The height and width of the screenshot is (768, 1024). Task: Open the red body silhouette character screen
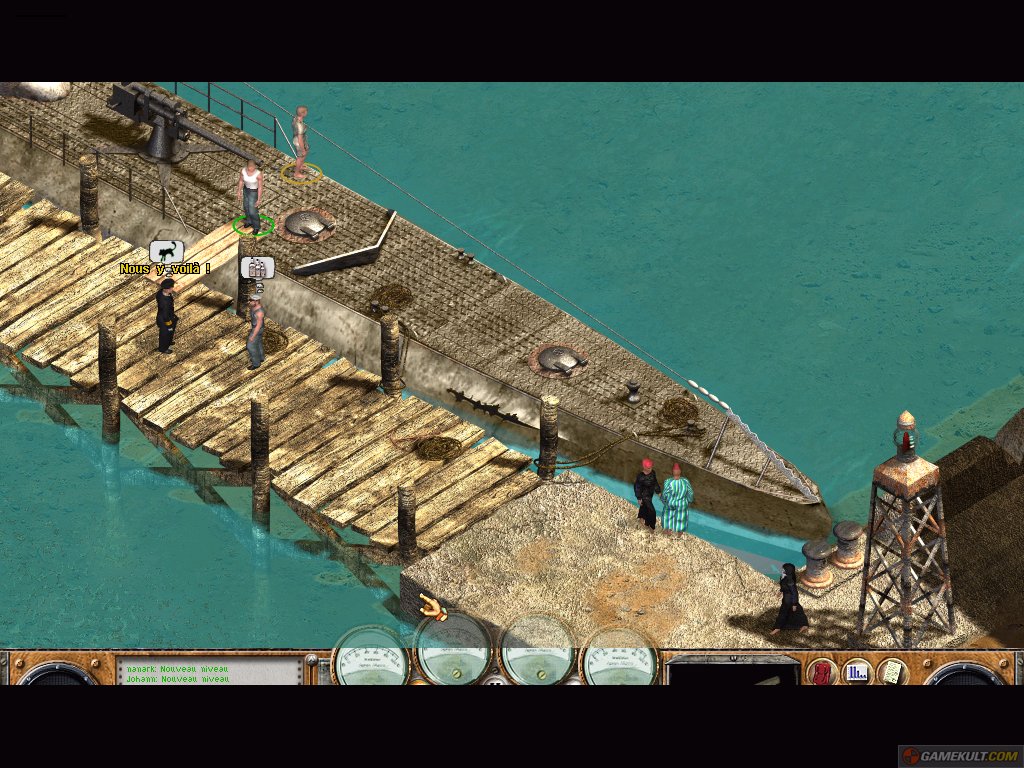822,672
